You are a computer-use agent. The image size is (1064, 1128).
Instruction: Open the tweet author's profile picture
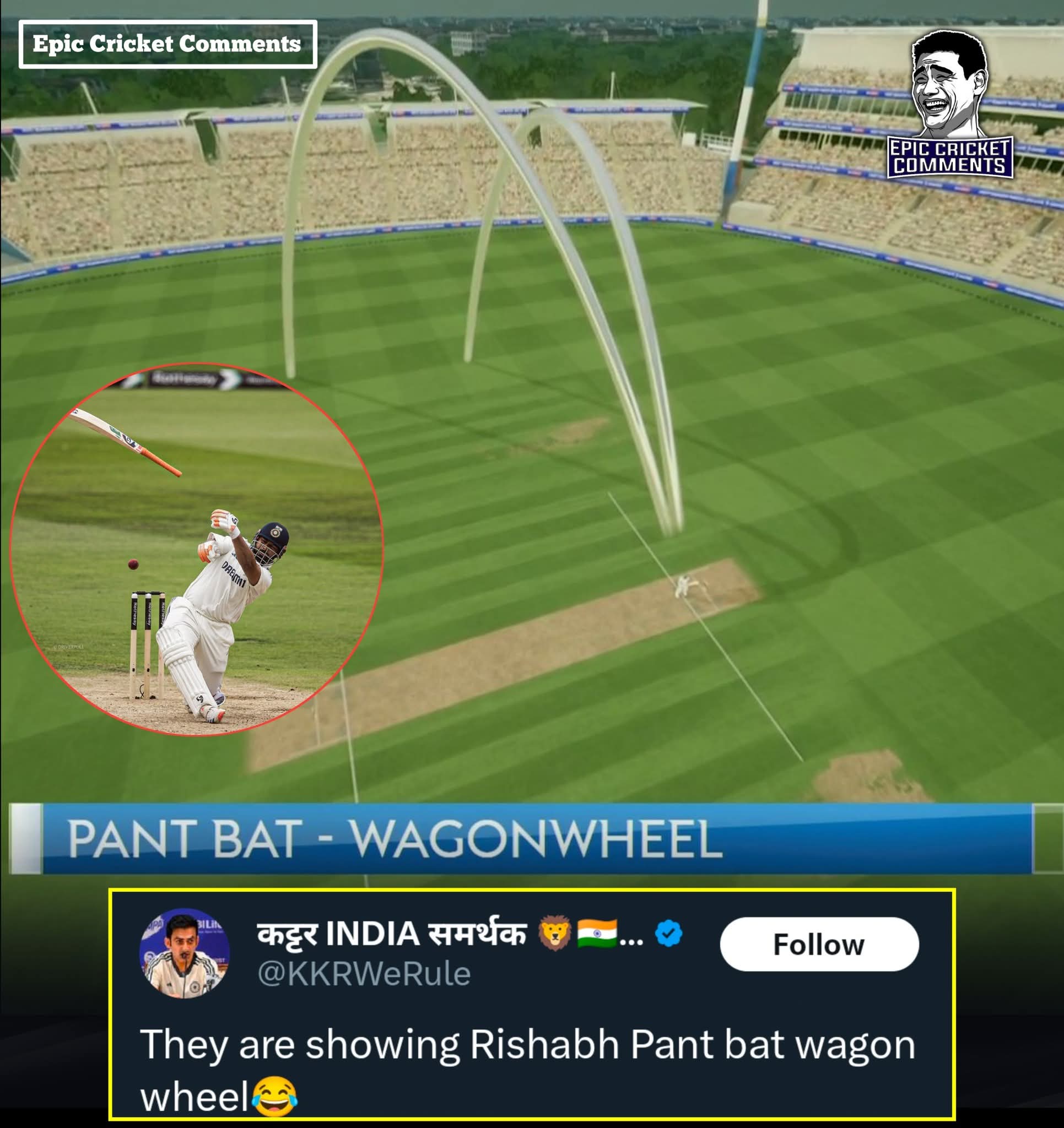point(185,955)
